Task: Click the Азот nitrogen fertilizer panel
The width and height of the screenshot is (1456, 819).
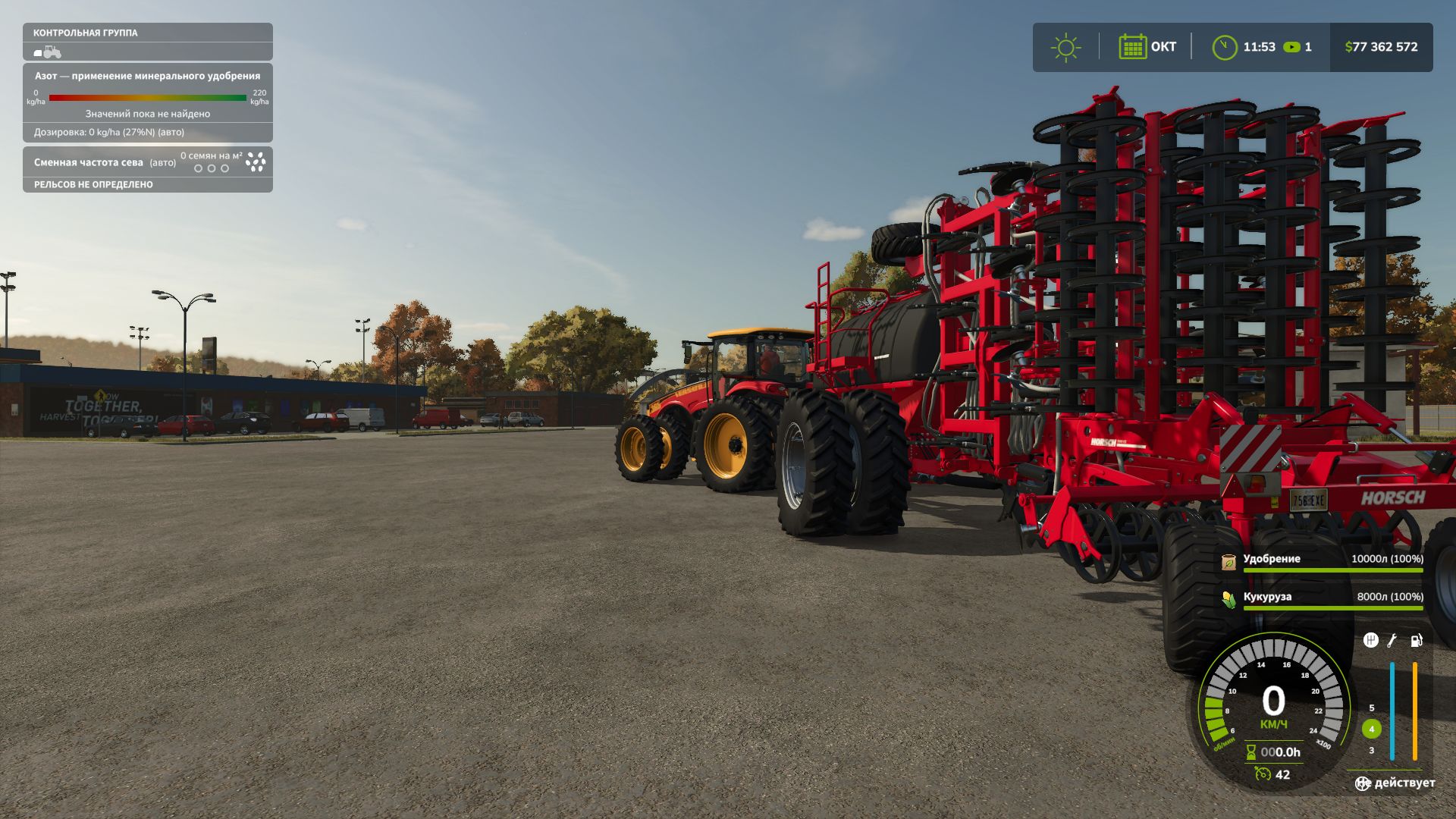Action: point(148,102)
